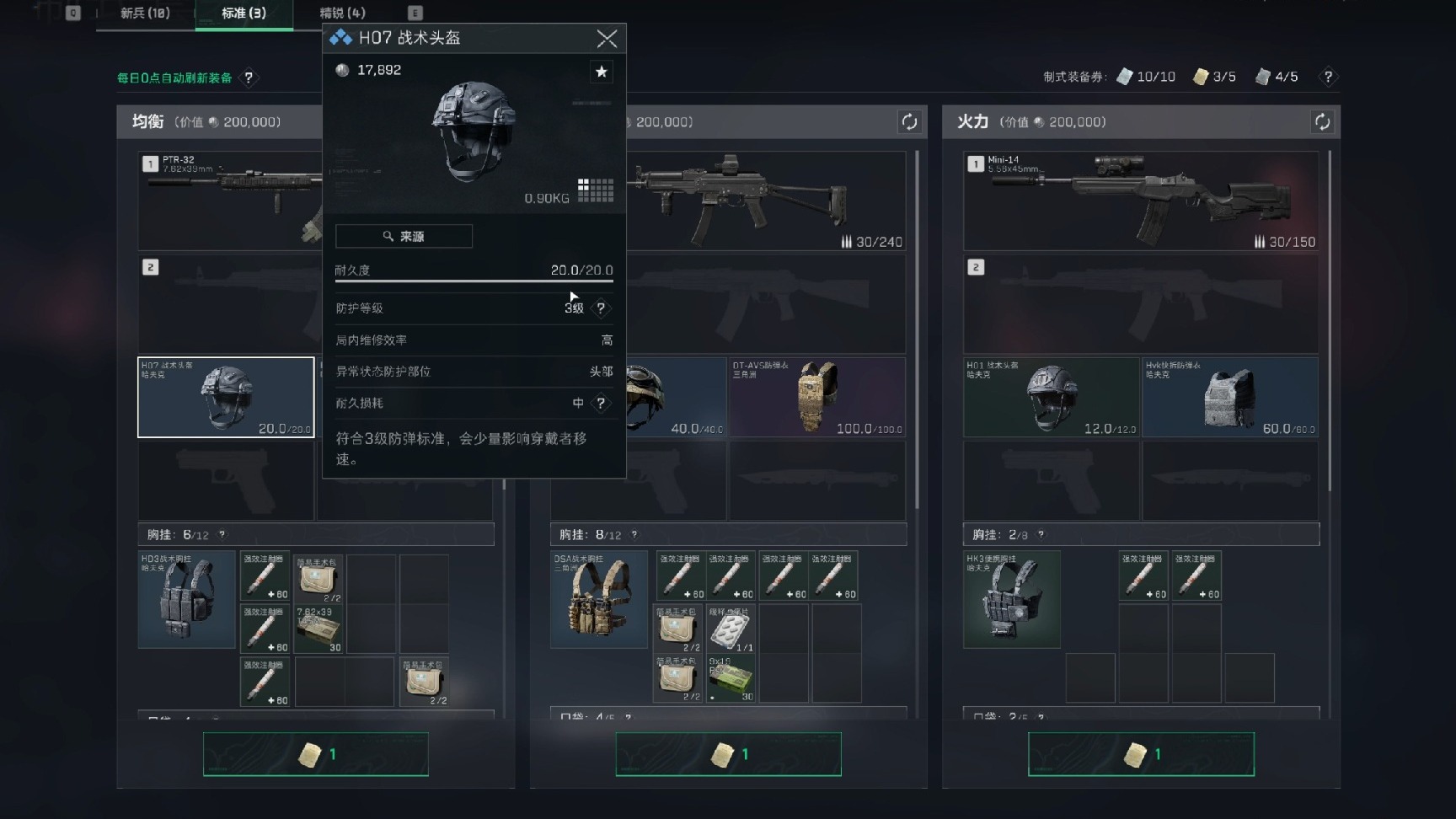1456x819 pixels.
Task: Select the 标准 (3) tab
Action: (x=244, y=13)
